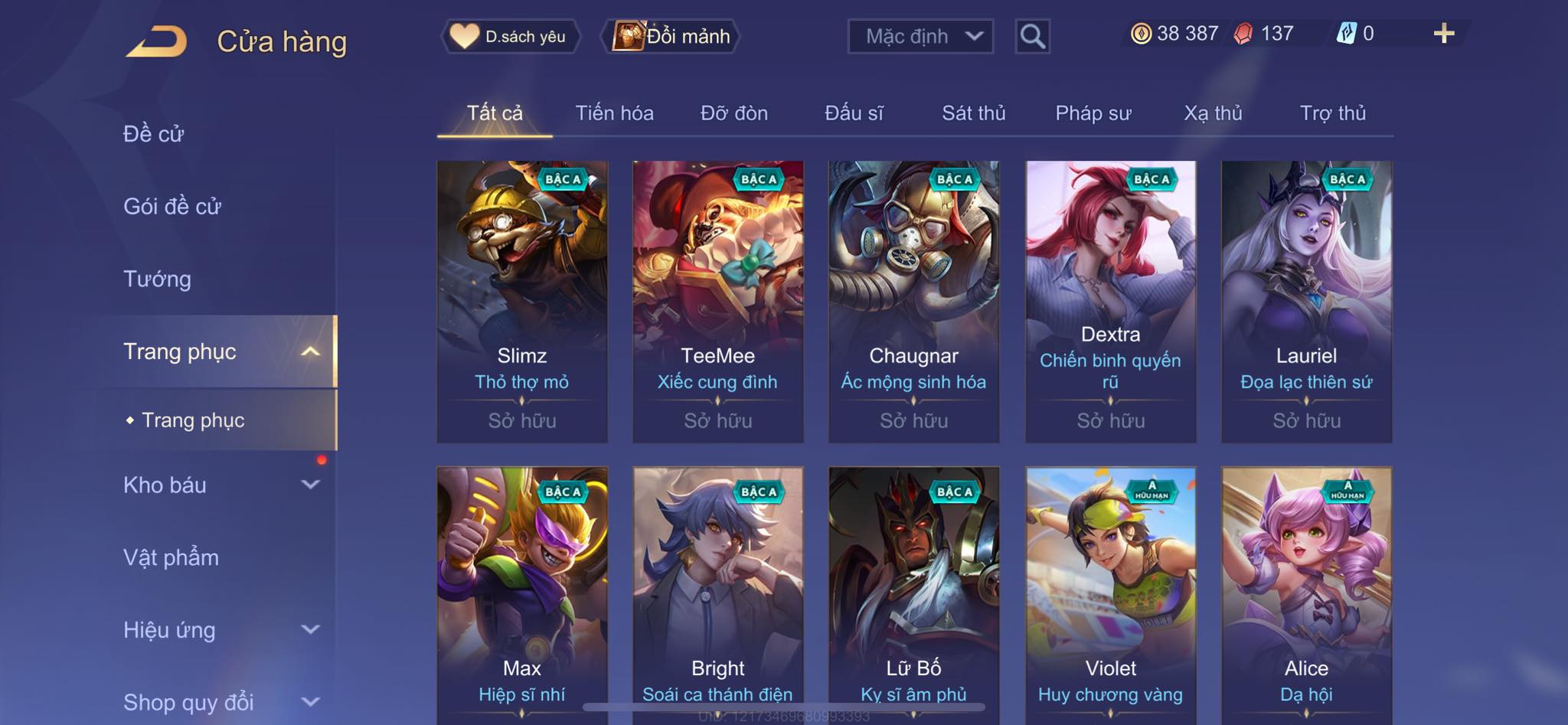Switch to the Tiến hóa tab
The image size is (1568, 725).
[614, 113]
